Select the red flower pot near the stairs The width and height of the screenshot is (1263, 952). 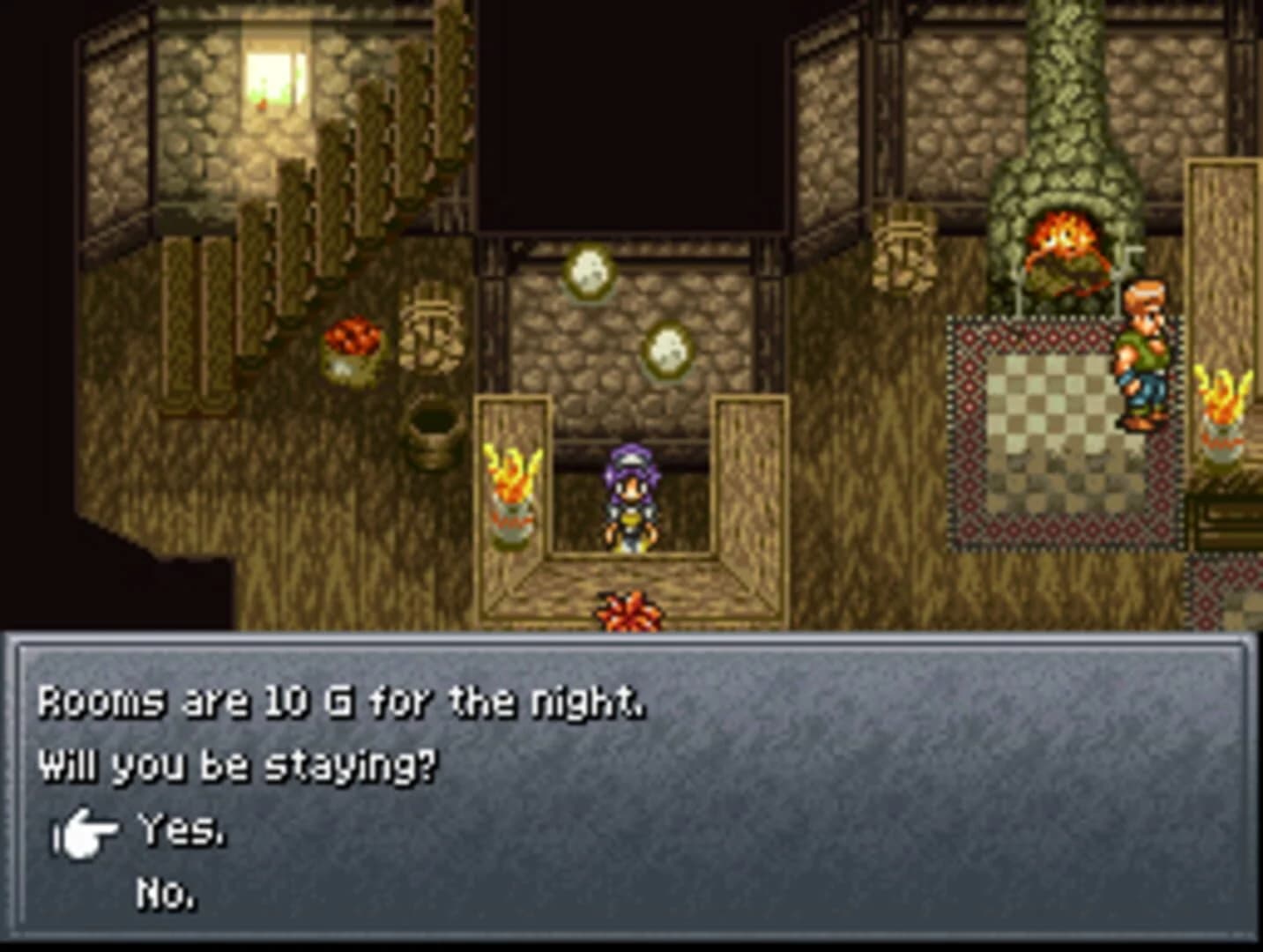click(351, 344)
